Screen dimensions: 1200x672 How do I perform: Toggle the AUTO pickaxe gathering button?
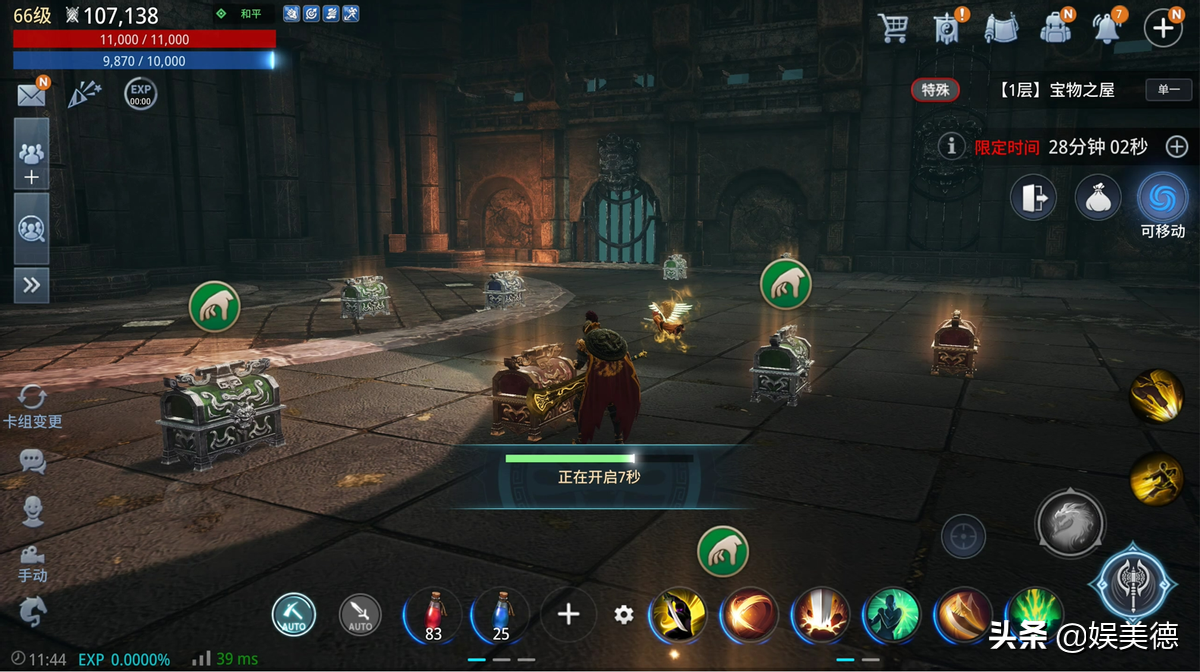(x=294, y=614)
